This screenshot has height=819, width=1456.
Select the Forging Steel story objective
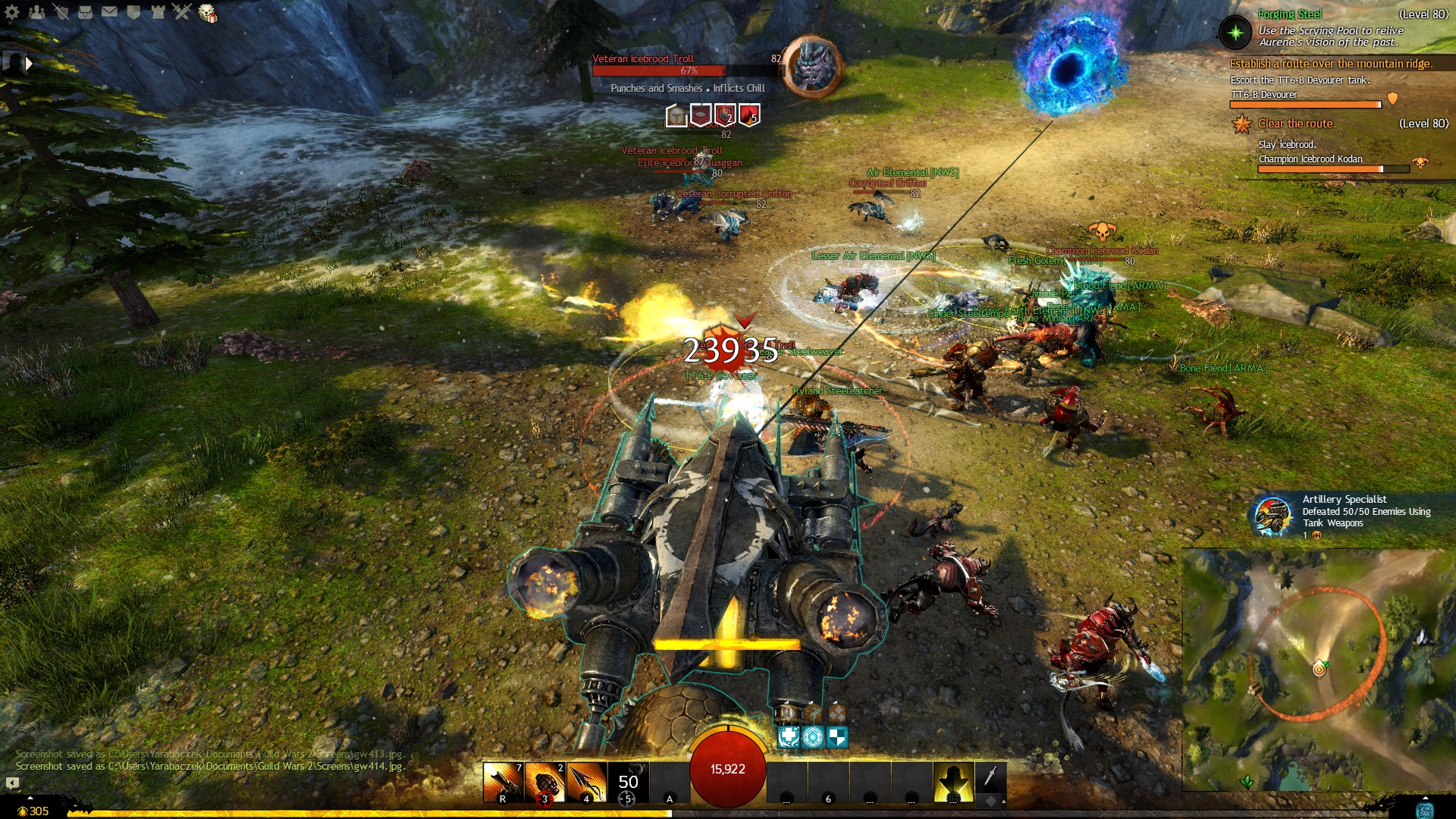(1289, 14)
